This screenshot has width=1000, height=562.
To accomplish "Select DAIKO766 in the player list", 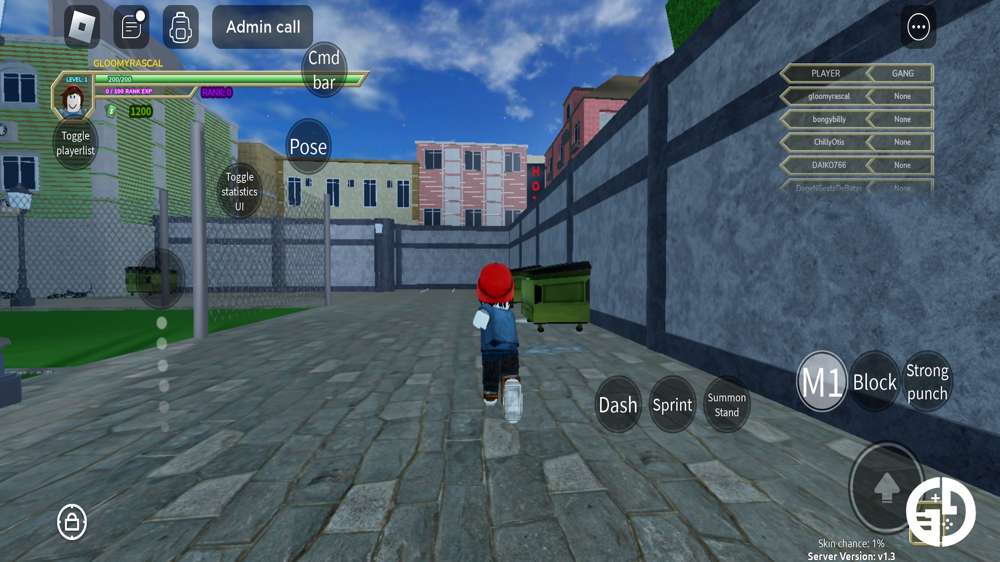I will tap(825, 165).
